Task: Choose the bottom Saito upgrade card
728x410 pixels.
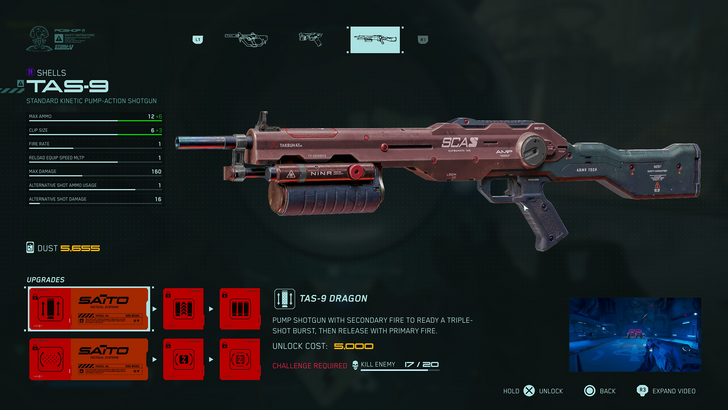Action: (90, 358)
